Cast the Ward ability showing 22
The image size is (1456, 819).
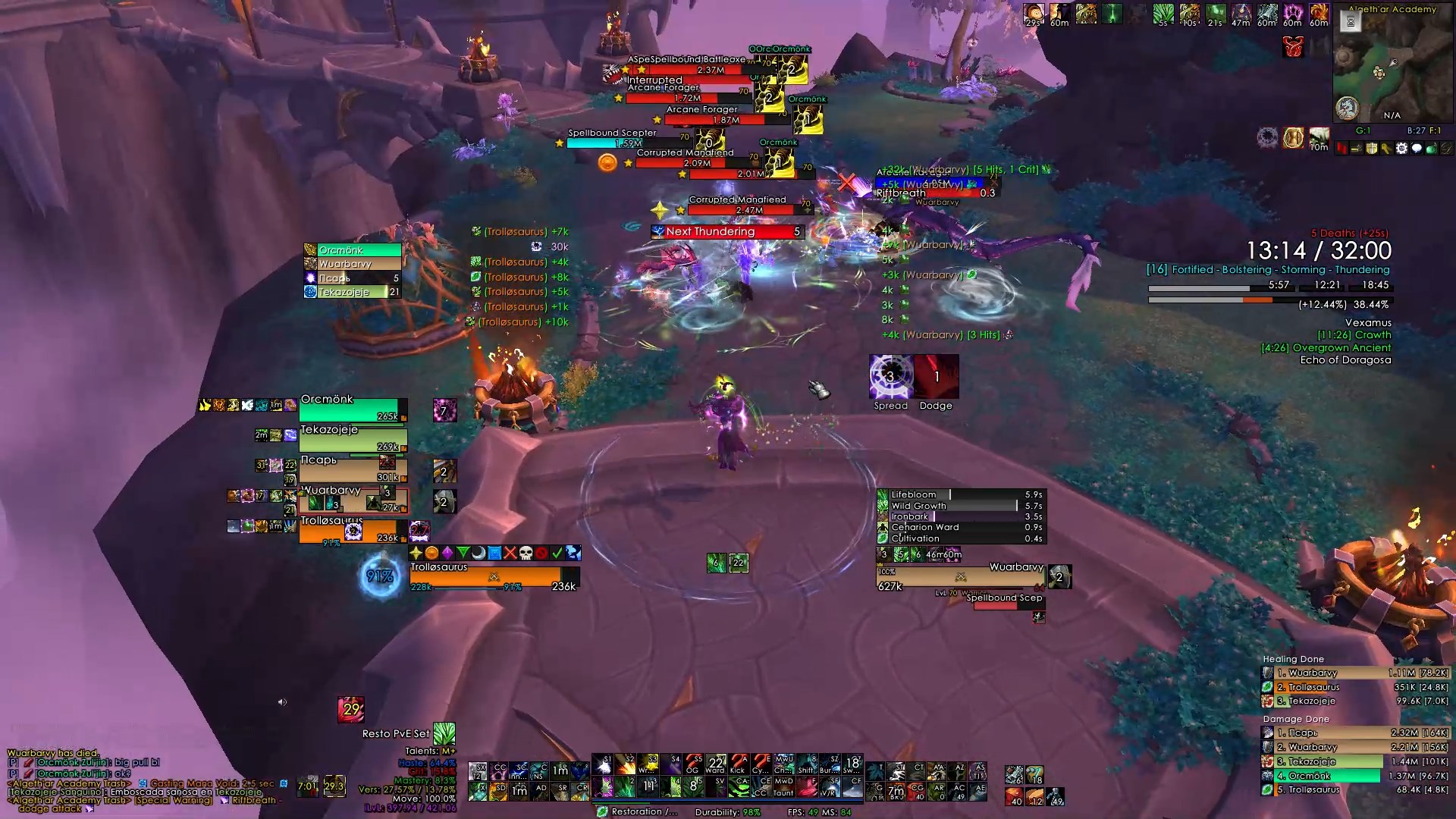715,764
